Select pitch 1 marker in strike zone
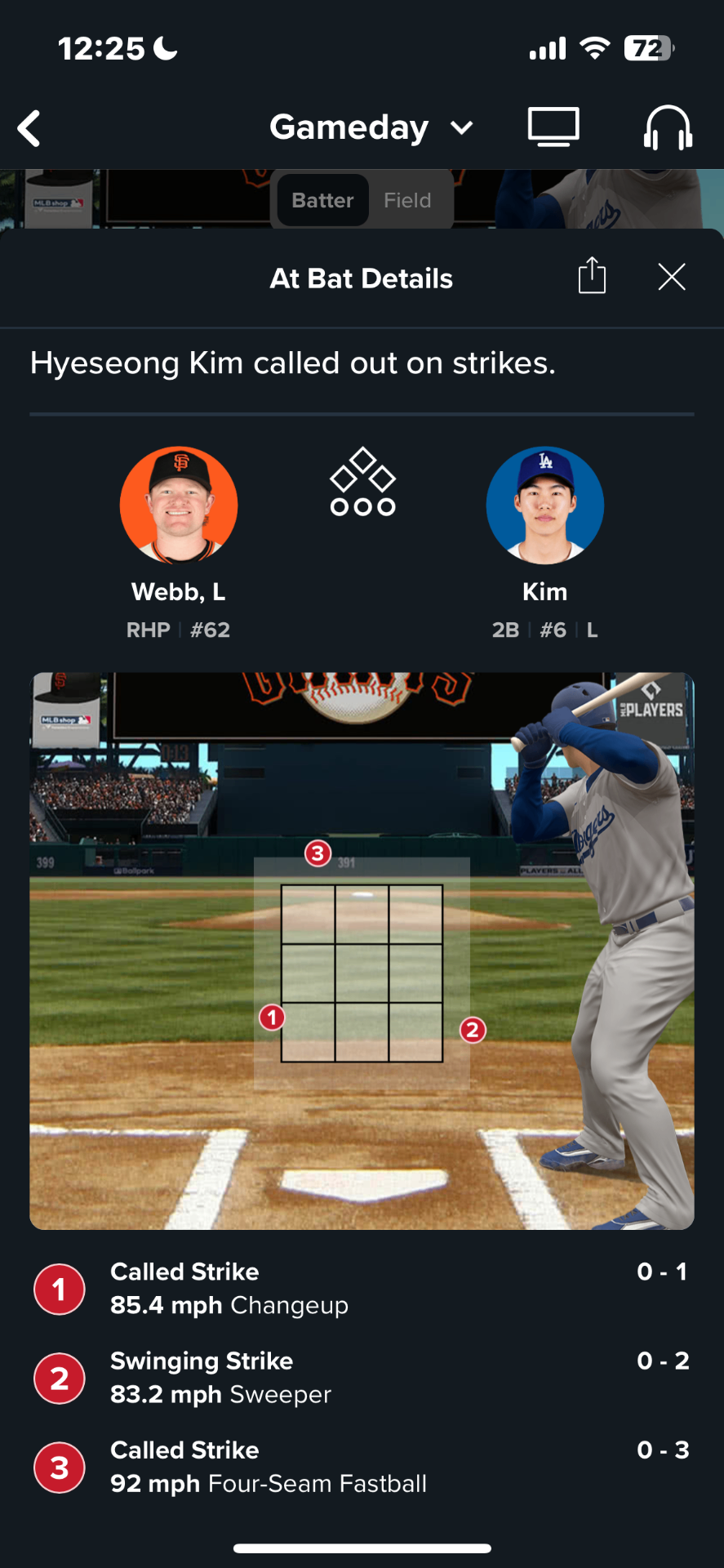 point(272,1018)
